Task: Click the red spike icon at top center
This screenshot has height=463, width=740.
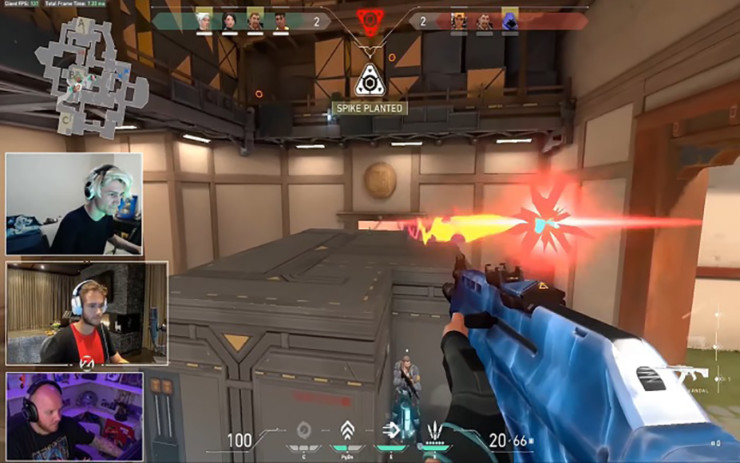Action: [x=370, y=21]
